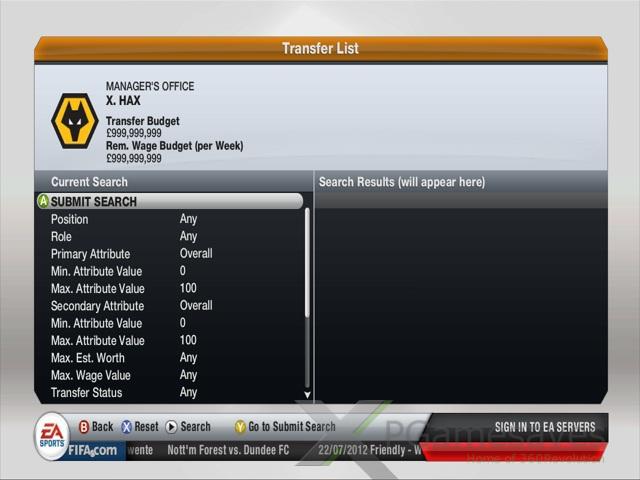
Task: Click the Wolves club crest
Action: [x=74, y=121]
